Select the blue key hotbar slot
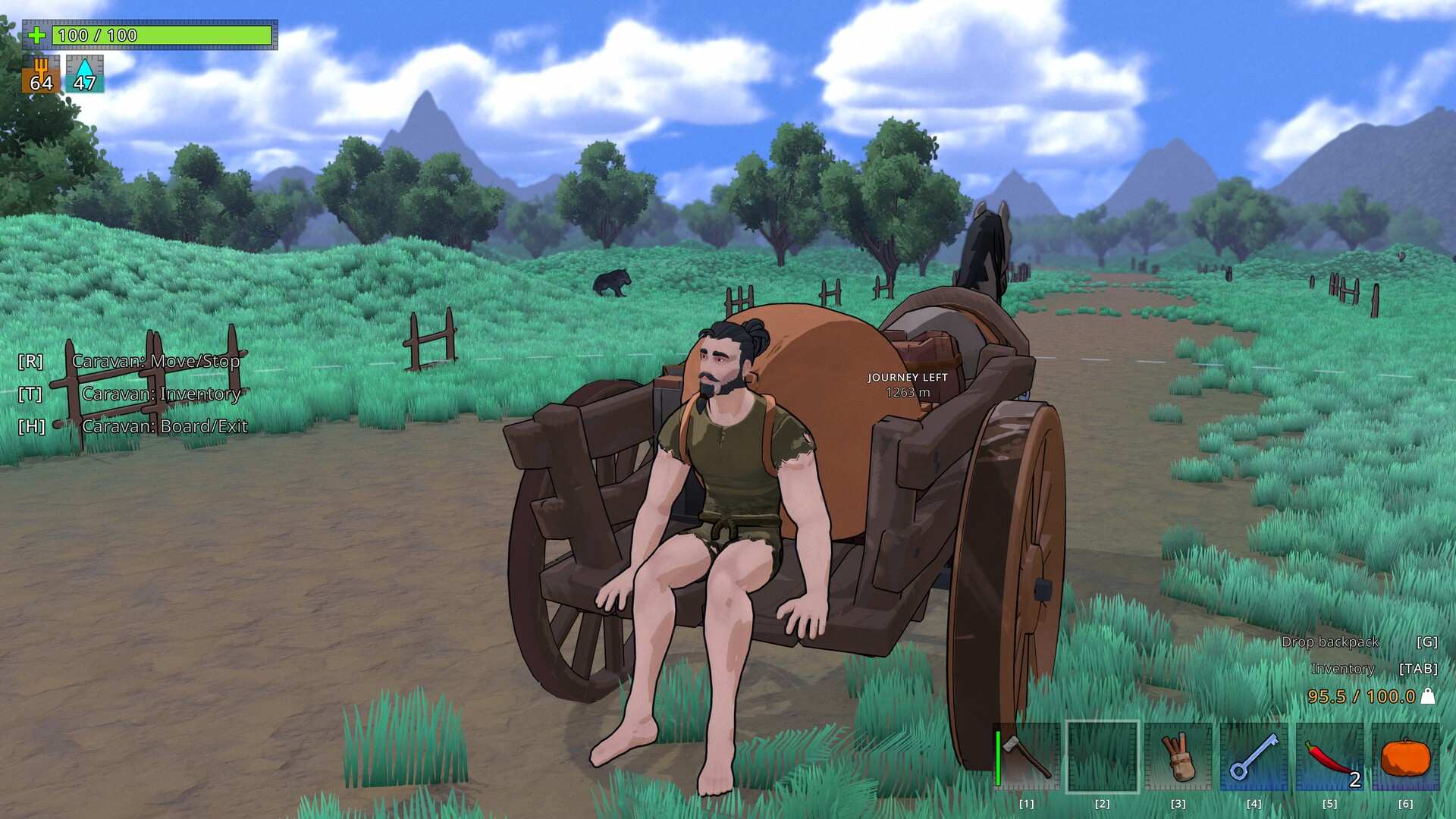This screenshot has height=819, width=1456. pyautogui.click(x=1254, y=757)
